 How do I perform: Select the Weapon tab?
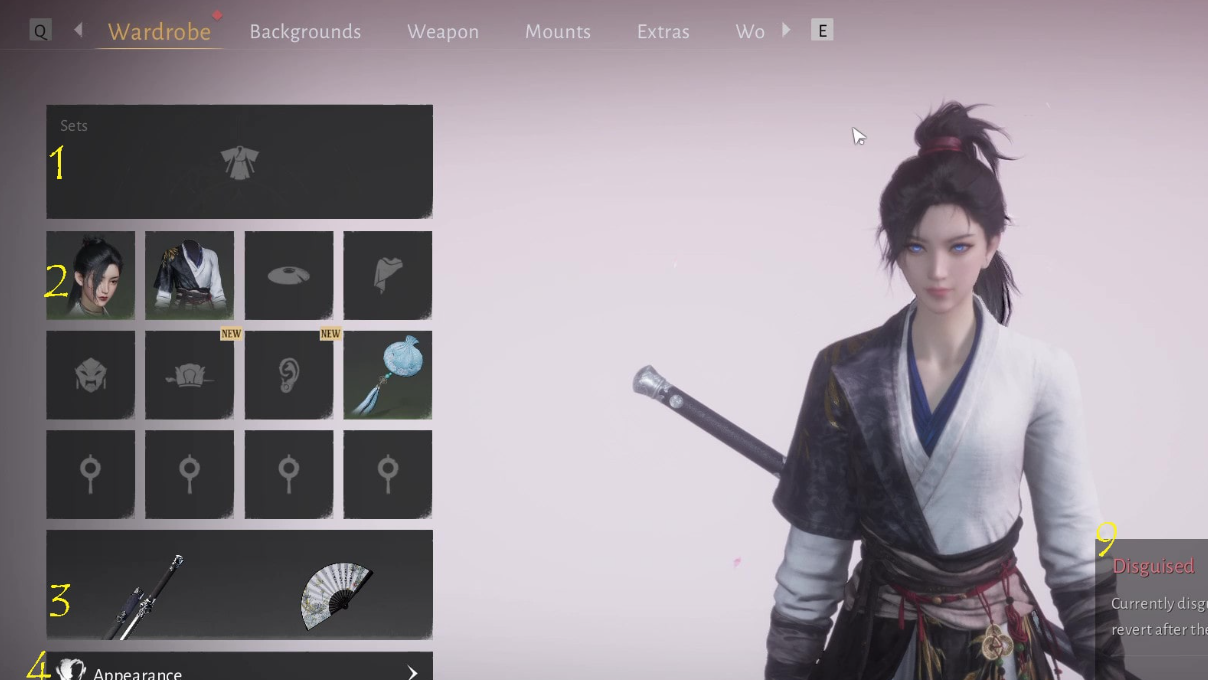click(x=442, y=32)
